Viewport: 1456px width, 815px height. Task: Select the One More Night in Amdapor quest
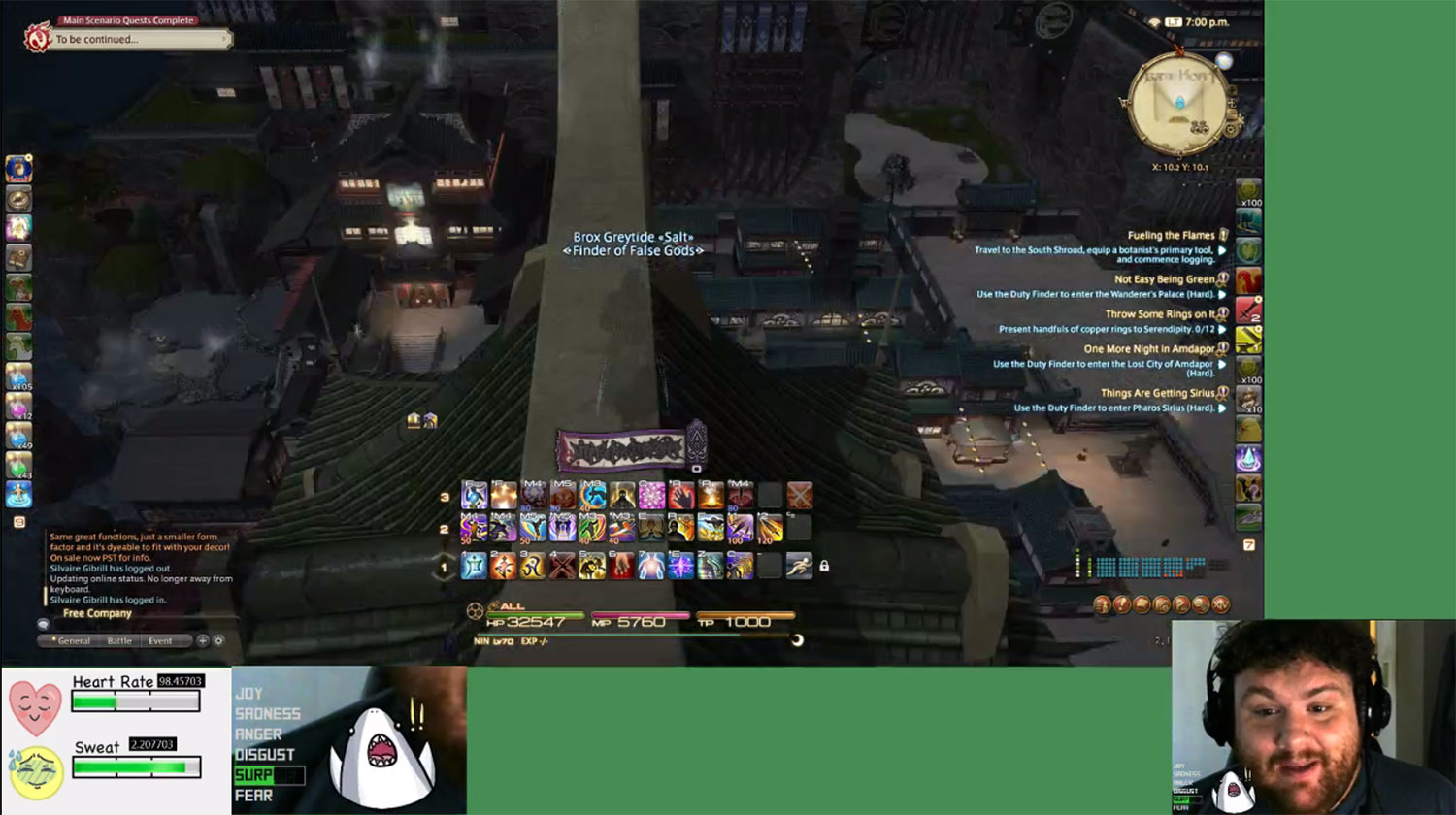point(1148,349)
